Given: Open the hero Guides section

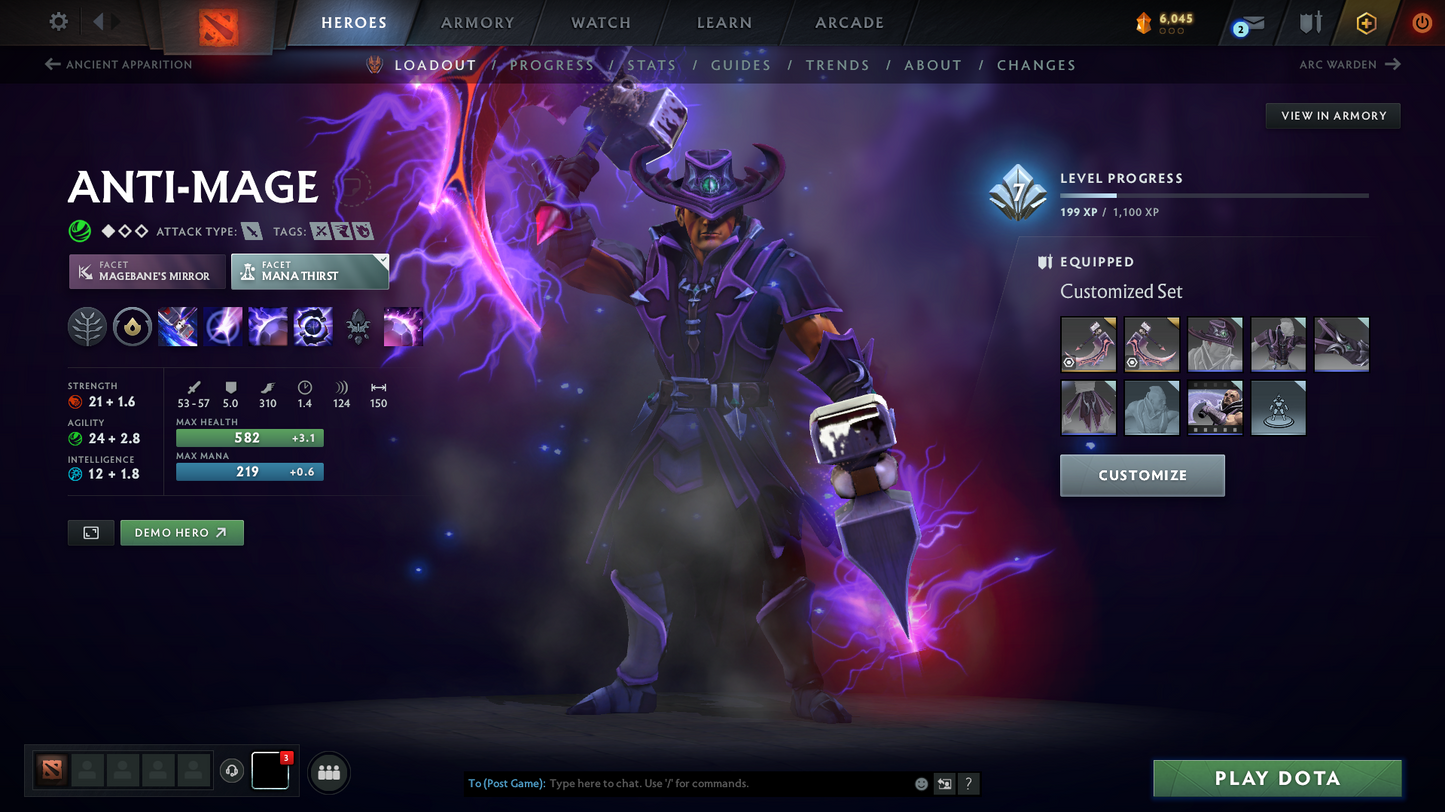Looking at the screenshot, I should (x=741, y=65).
